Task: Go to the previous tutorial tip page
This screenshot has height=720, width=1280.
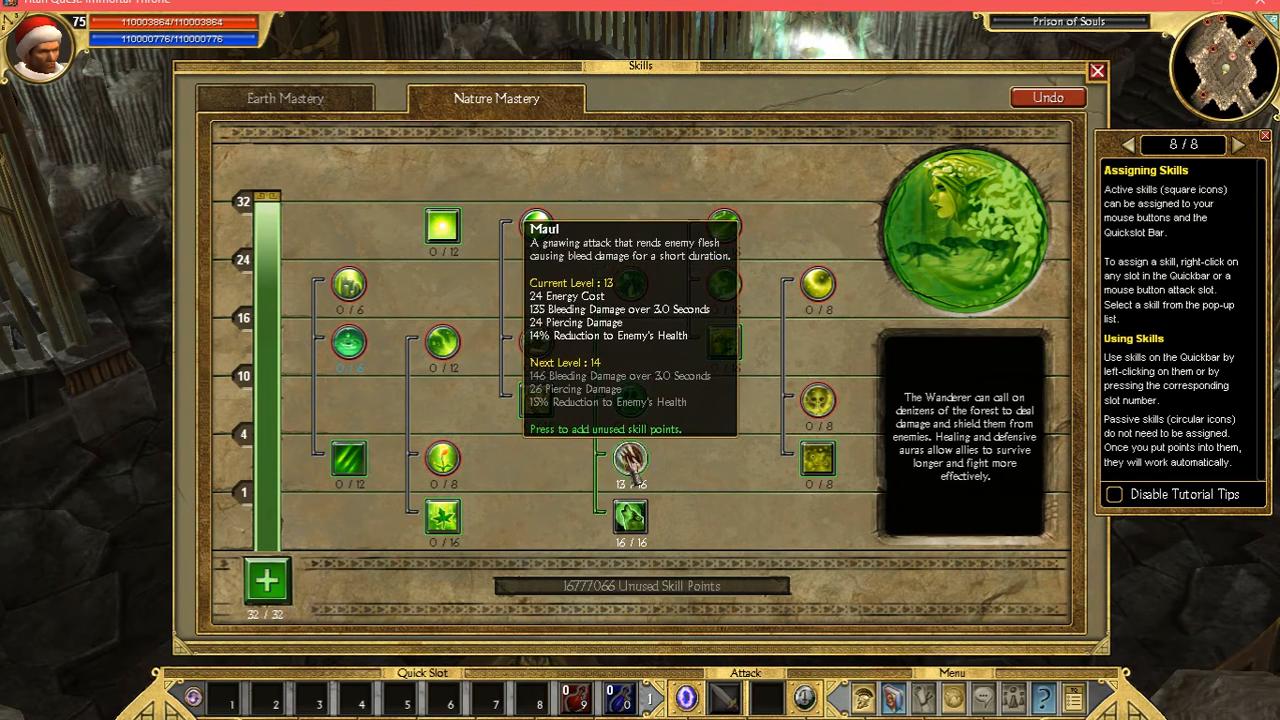Action: coord(1129,145)
